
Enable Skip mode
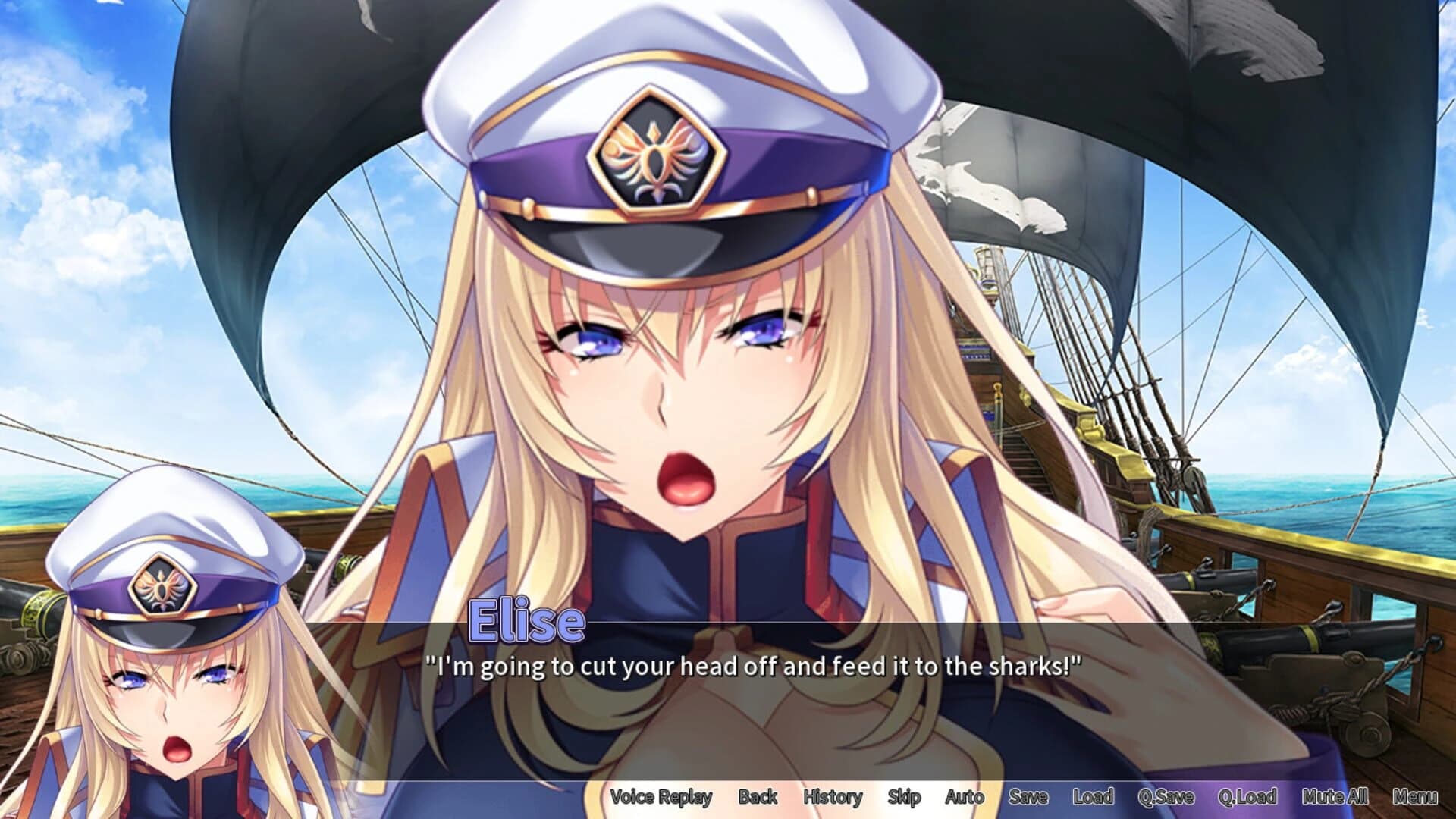(905, 797)
